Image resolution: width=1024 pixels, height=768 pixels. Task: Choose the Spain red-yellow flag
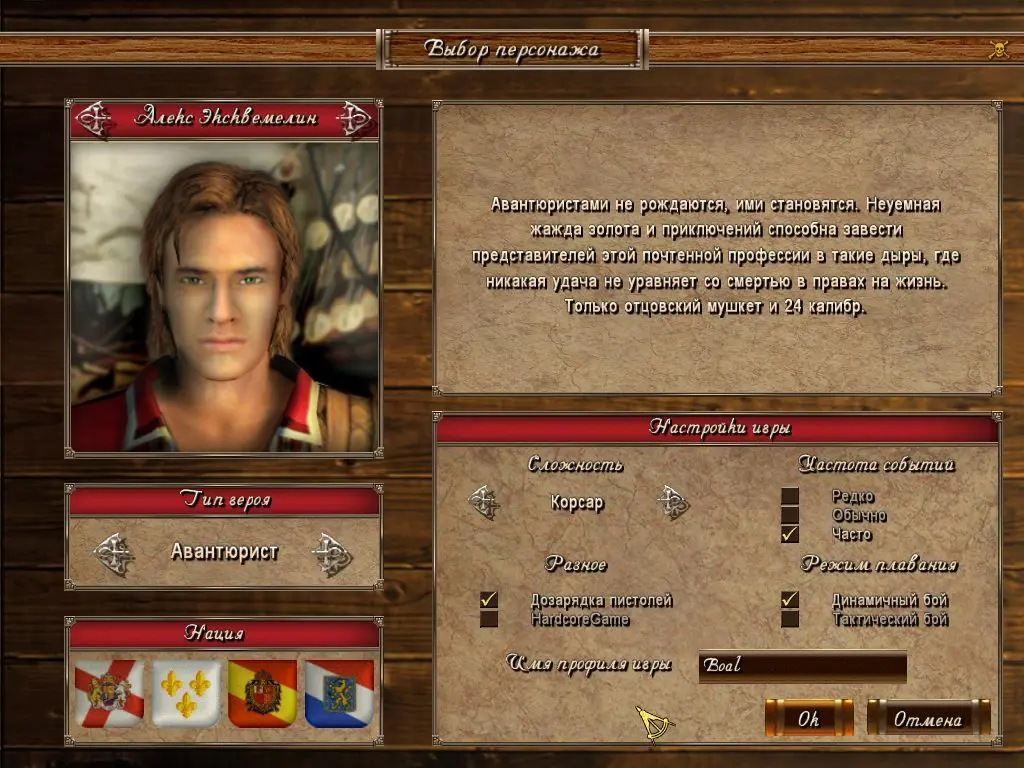[x=262, y=693]
